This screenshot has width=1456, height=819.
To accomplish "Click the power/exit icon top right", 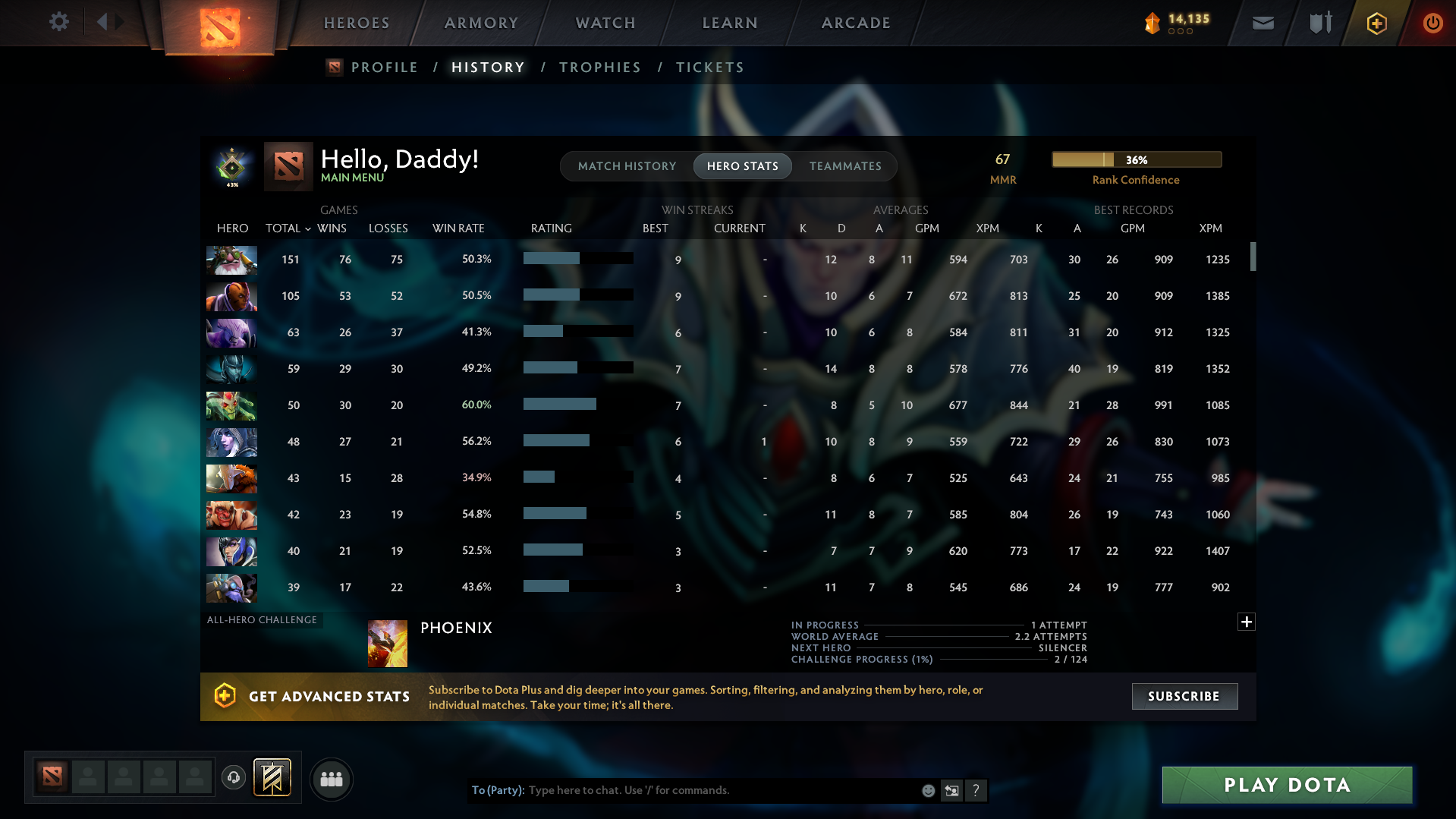I will (x=1432, y=23).
